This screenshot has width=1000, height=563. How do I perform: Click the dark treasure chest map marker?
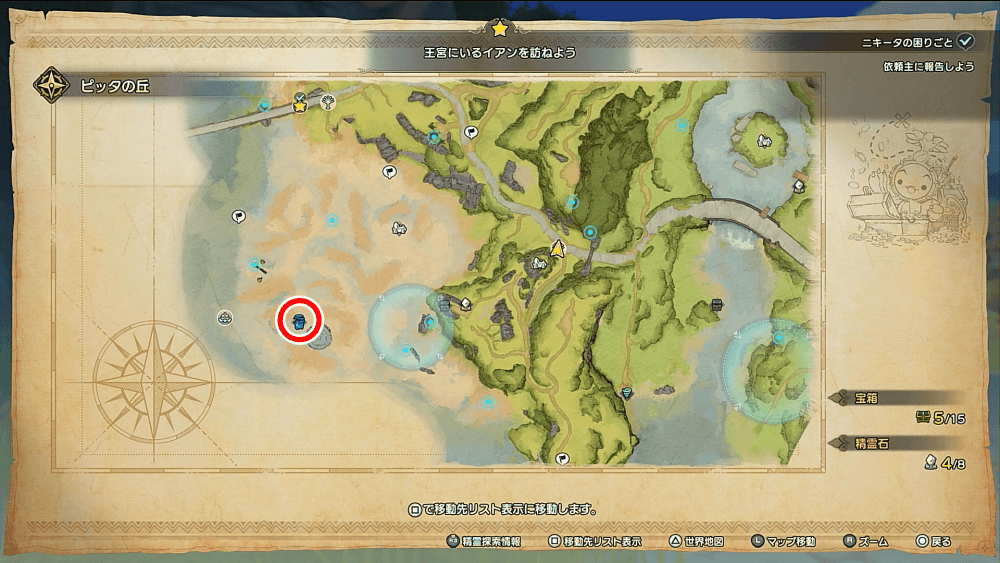click(716, 306)
